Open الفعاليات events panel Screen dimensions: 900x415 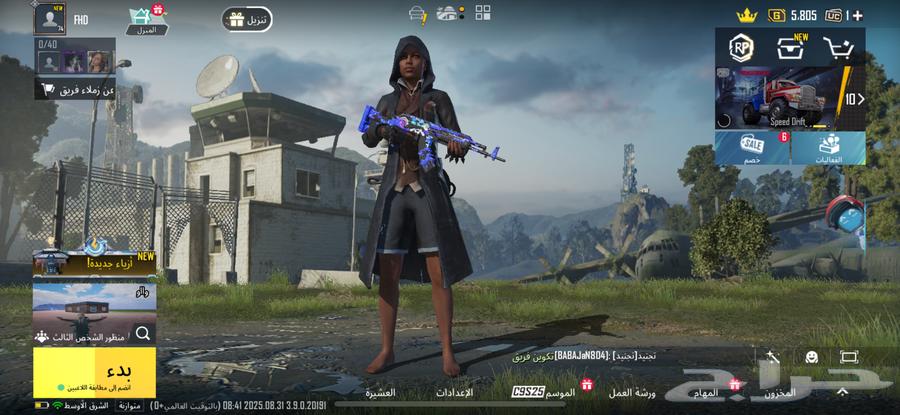point(828,148)
